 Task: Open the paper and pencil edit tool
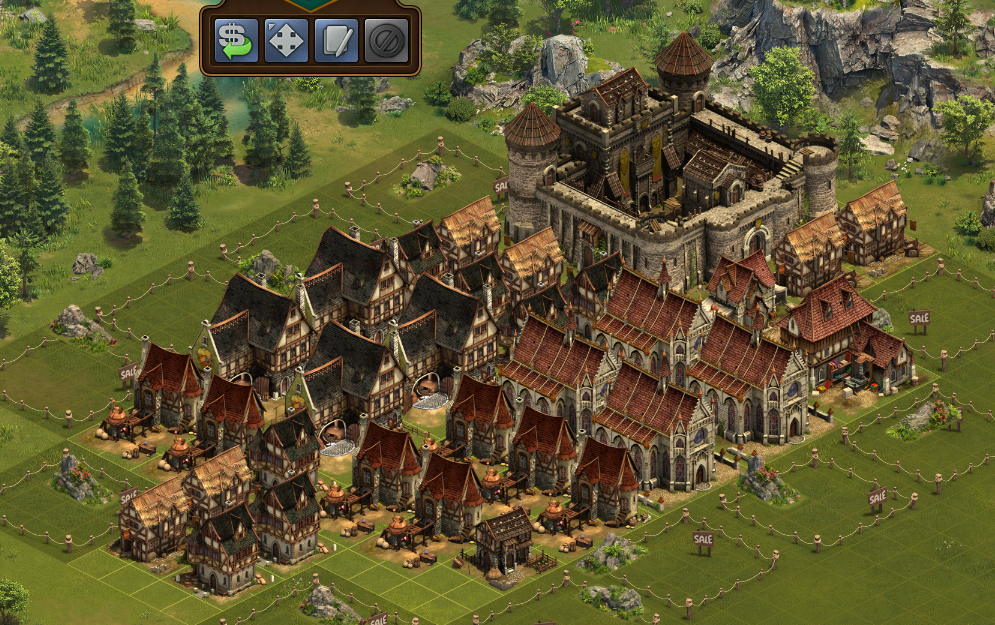(x=336, y=41)
